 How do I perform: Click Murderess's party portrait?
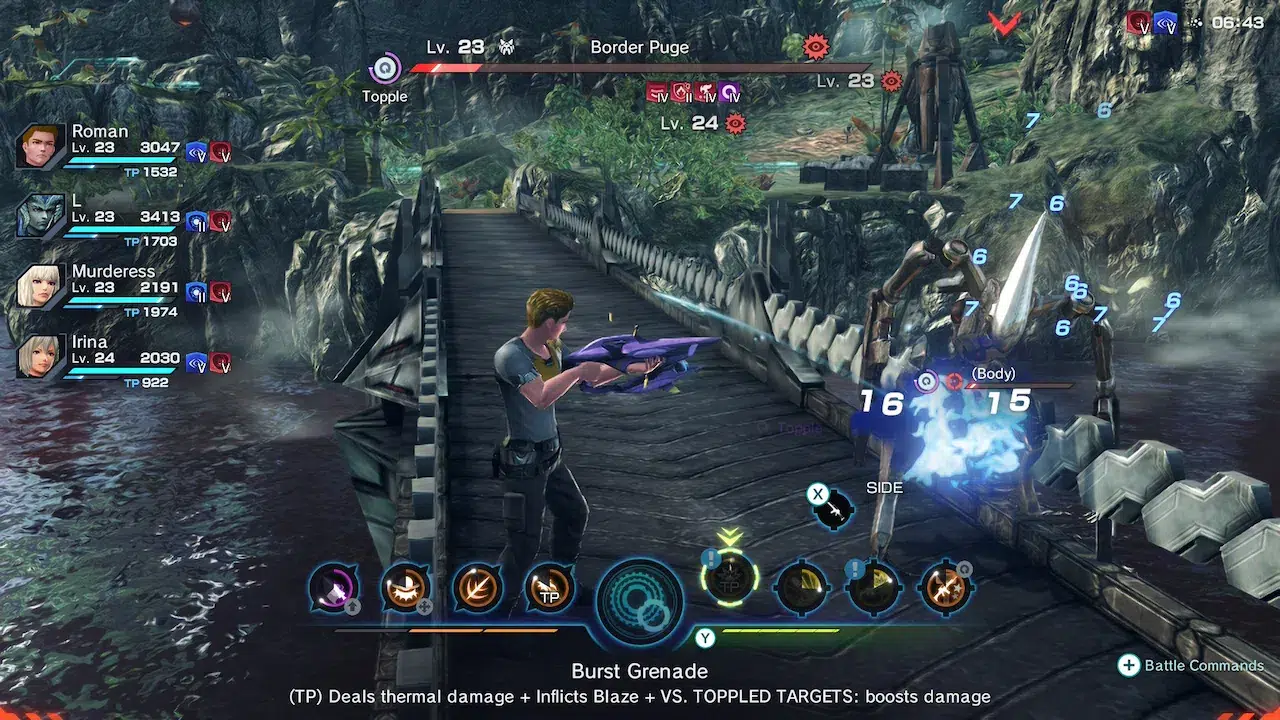(x=41, y=287)
